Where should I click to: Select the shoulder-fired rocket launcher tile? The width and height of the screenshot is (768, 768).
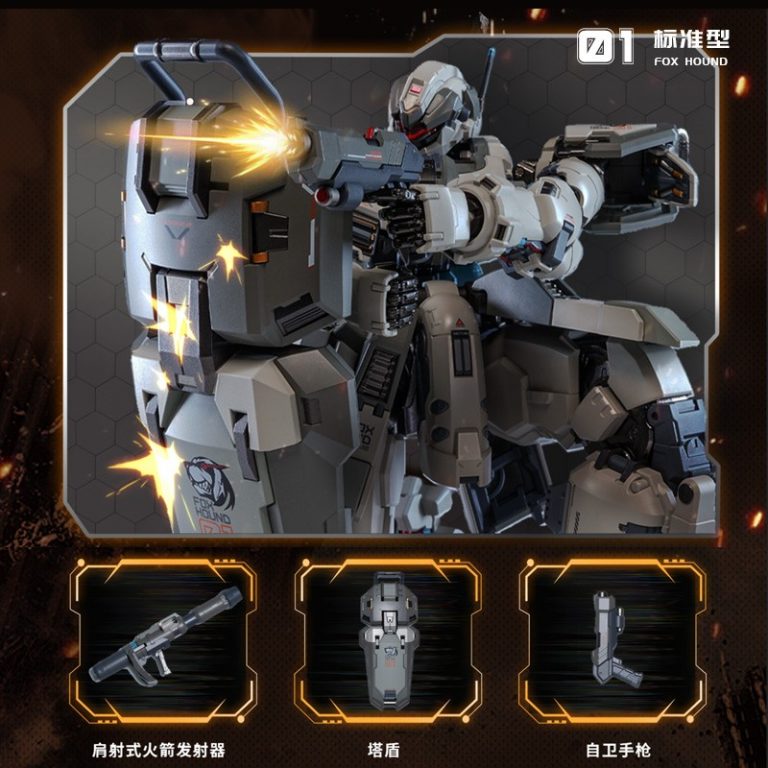coord(162,640)
